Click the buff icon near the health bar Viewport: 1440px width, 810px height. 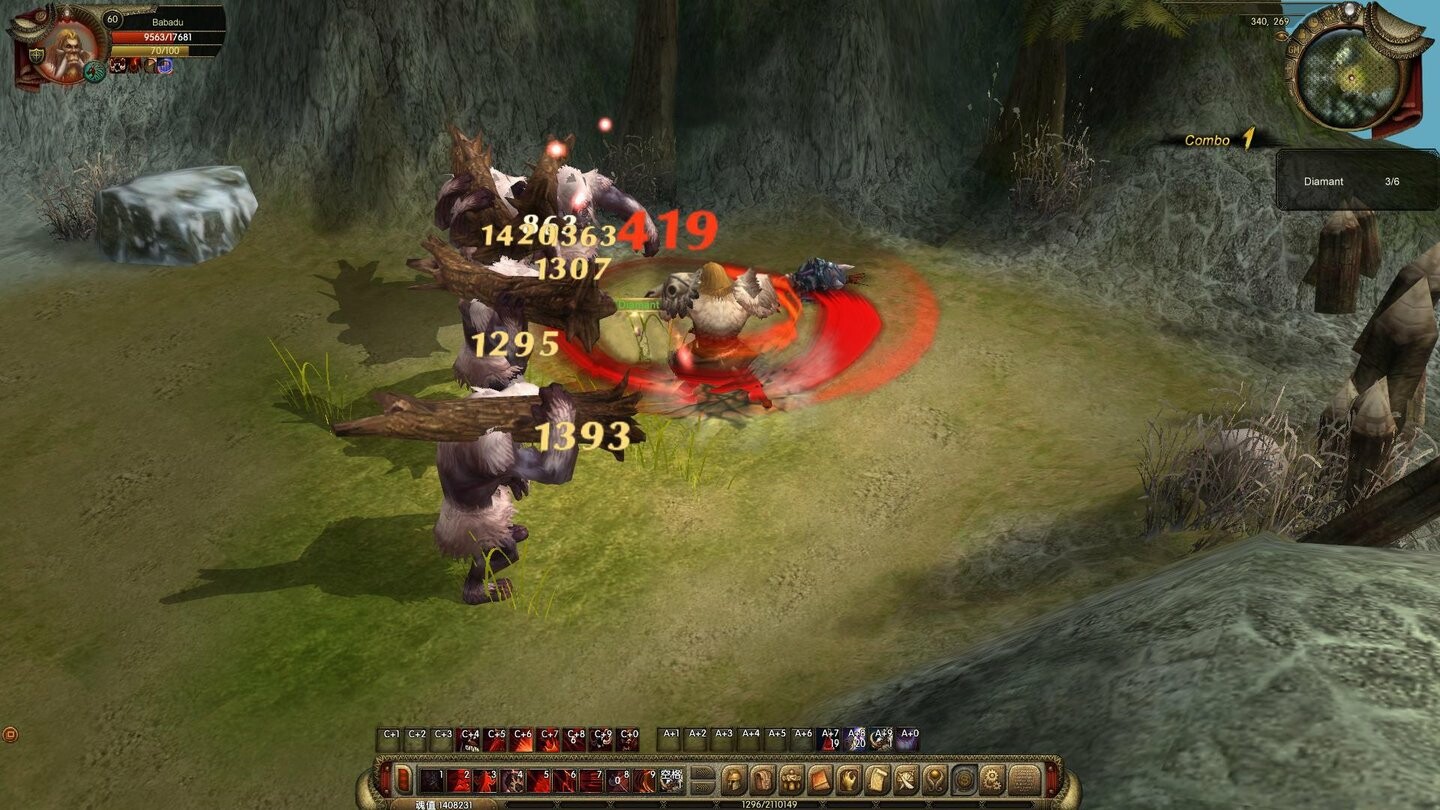[x=118, y=67]
